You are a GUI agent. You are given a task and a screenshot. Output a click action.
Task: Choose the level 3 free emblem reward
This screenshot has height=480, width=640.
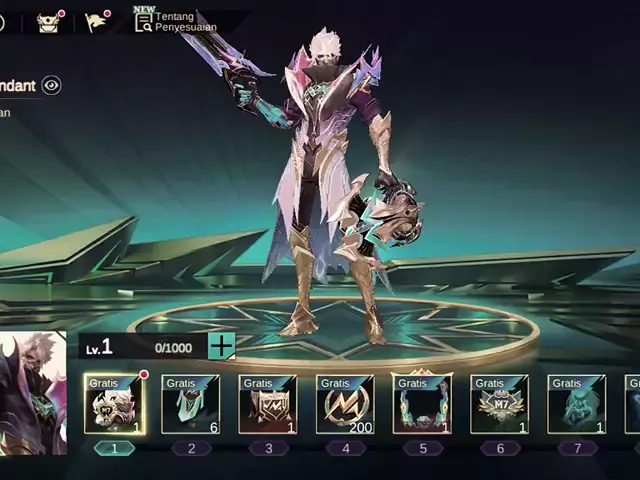click(268, 404)
